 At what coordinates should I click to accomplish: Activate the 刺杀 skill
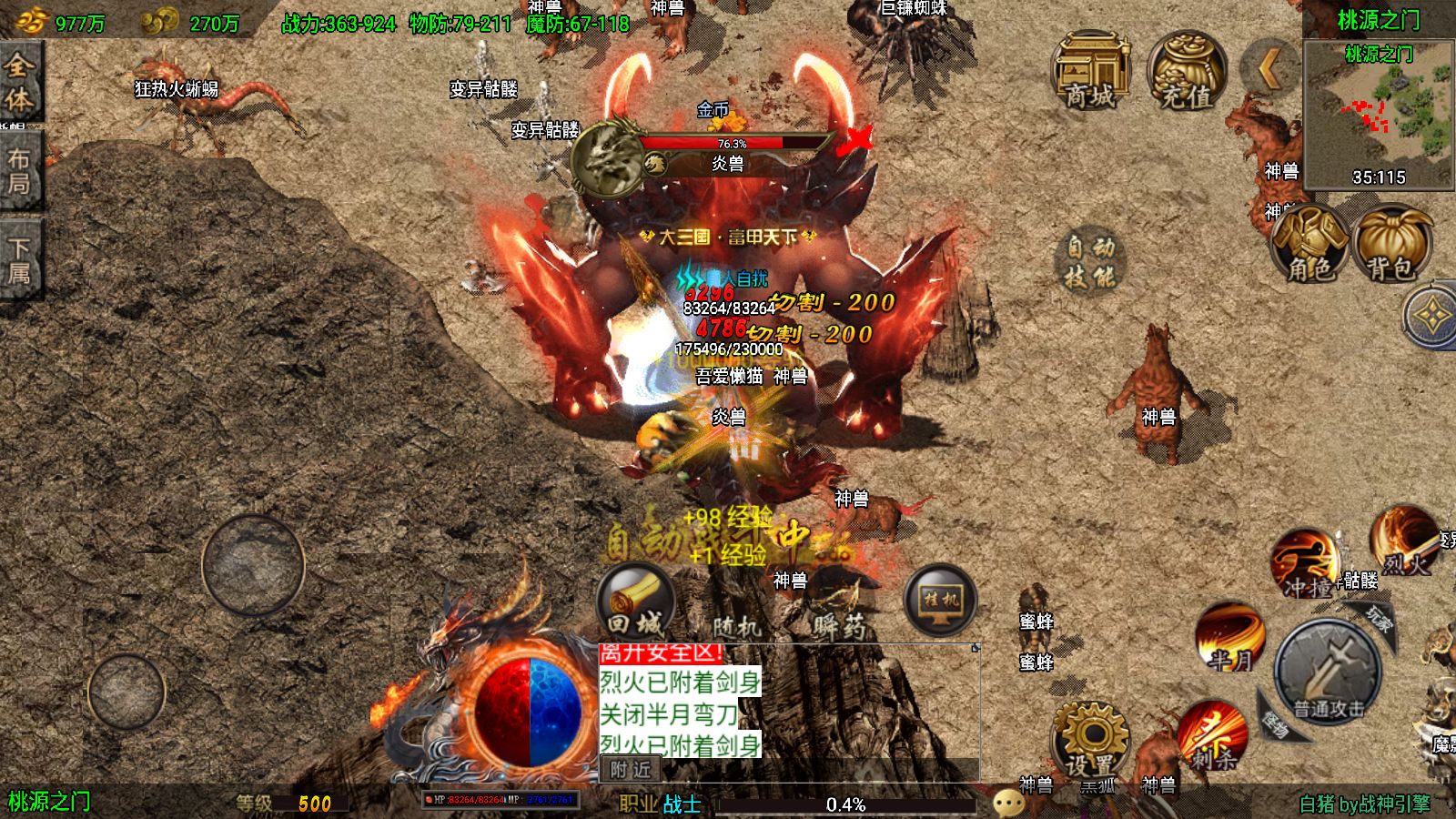click(x=1212, y=735)
